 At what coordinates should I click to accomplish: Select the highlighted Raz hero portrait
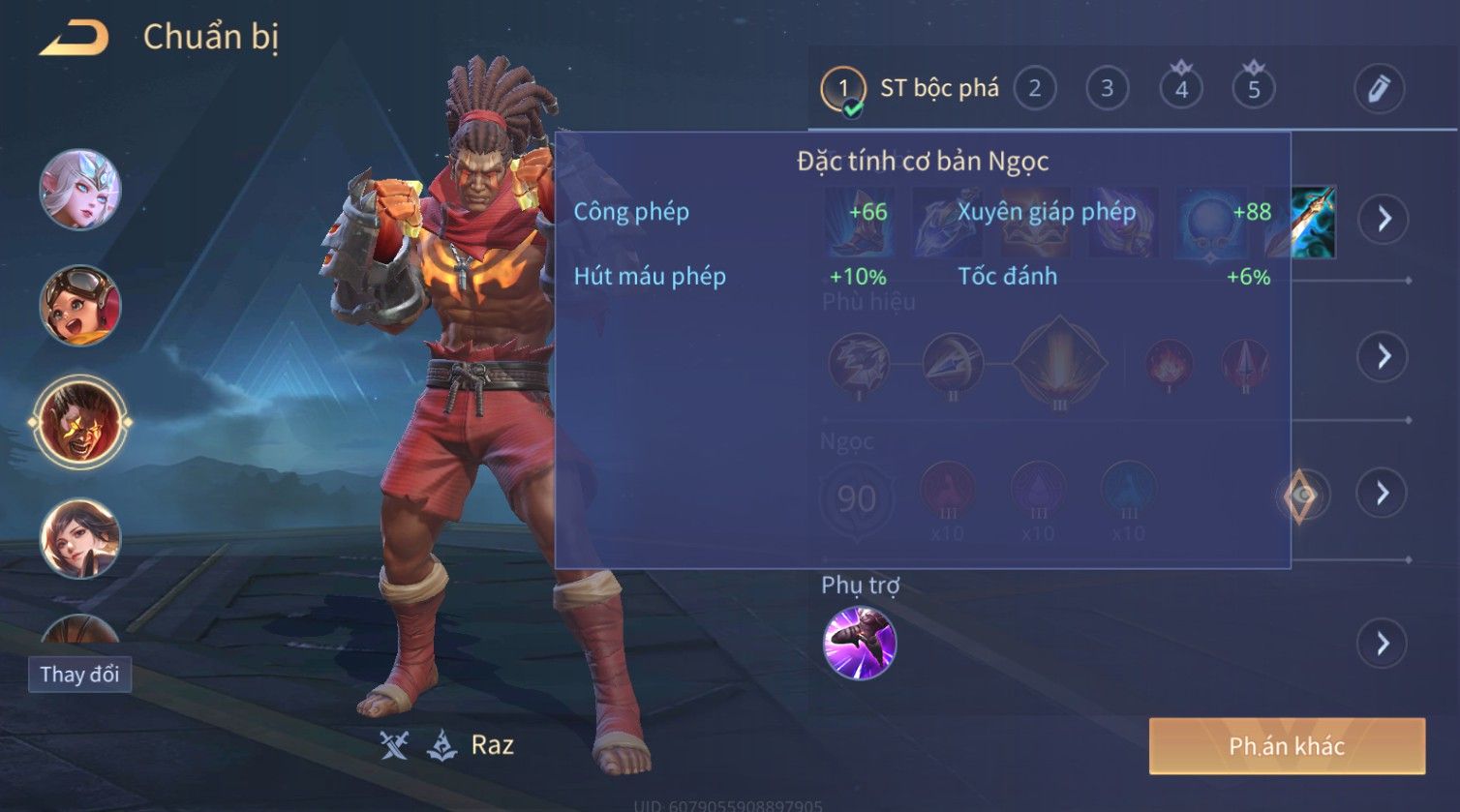click(80, 422)
